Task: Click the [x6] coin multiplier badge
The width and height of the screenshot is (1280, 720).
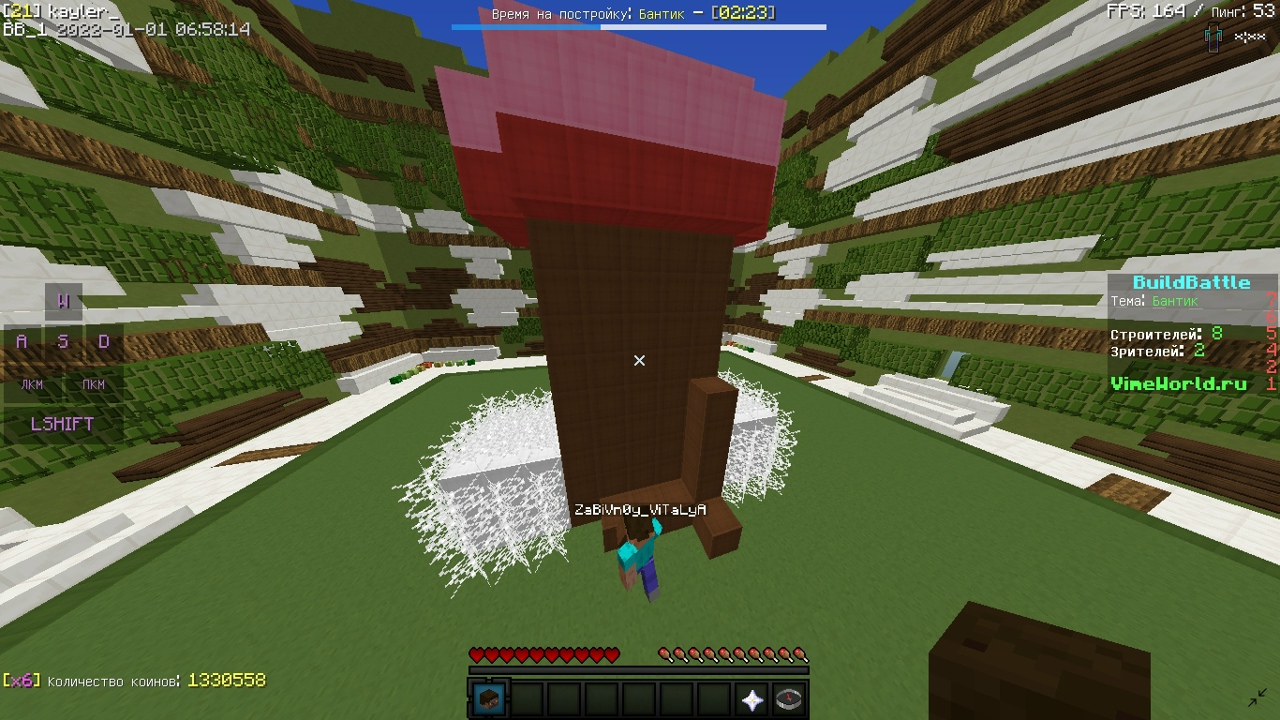Action: (23, 679)
